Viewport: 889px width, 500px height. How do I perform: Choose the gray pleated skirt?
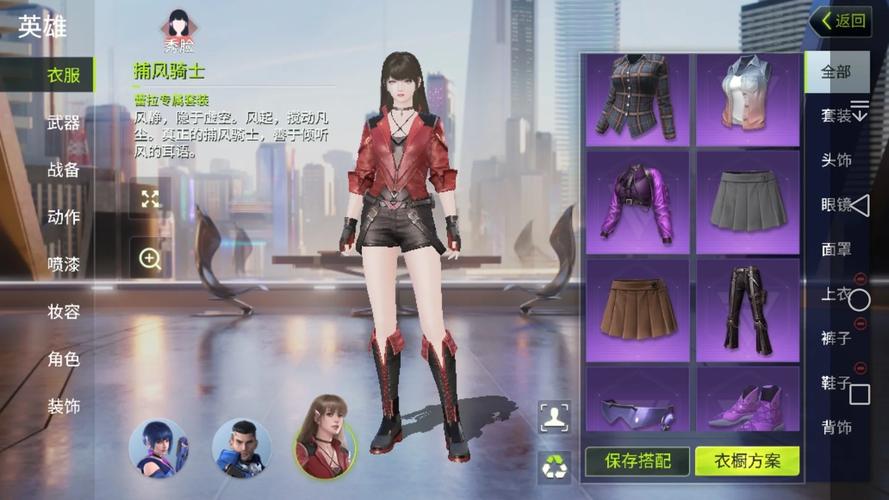(747, 202)
